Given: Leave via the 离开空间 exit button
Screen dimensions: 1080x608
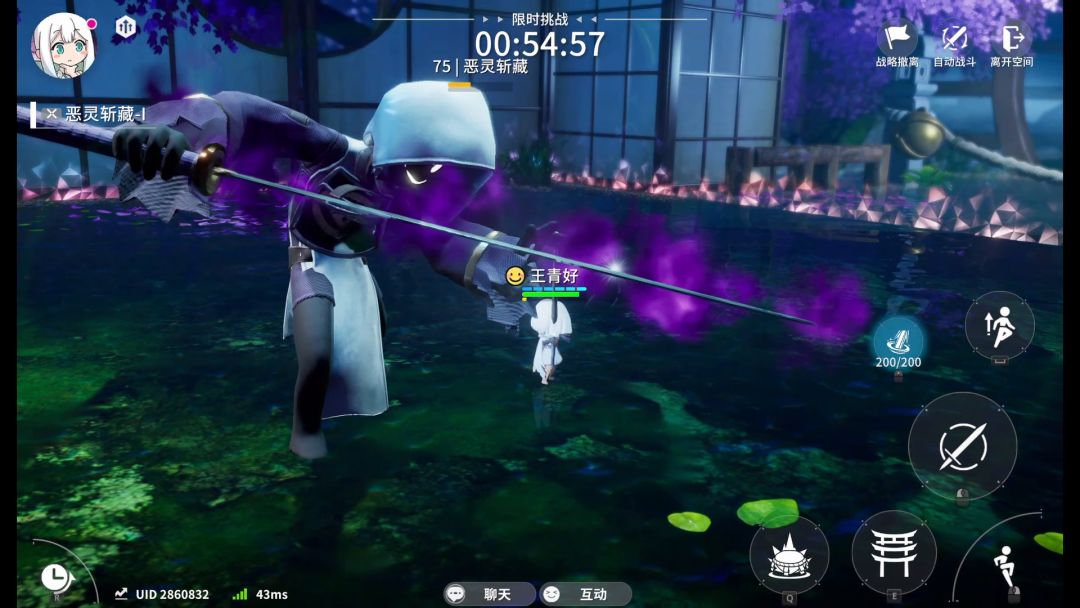Looking at the screenshot, I should coord(1011,42).
